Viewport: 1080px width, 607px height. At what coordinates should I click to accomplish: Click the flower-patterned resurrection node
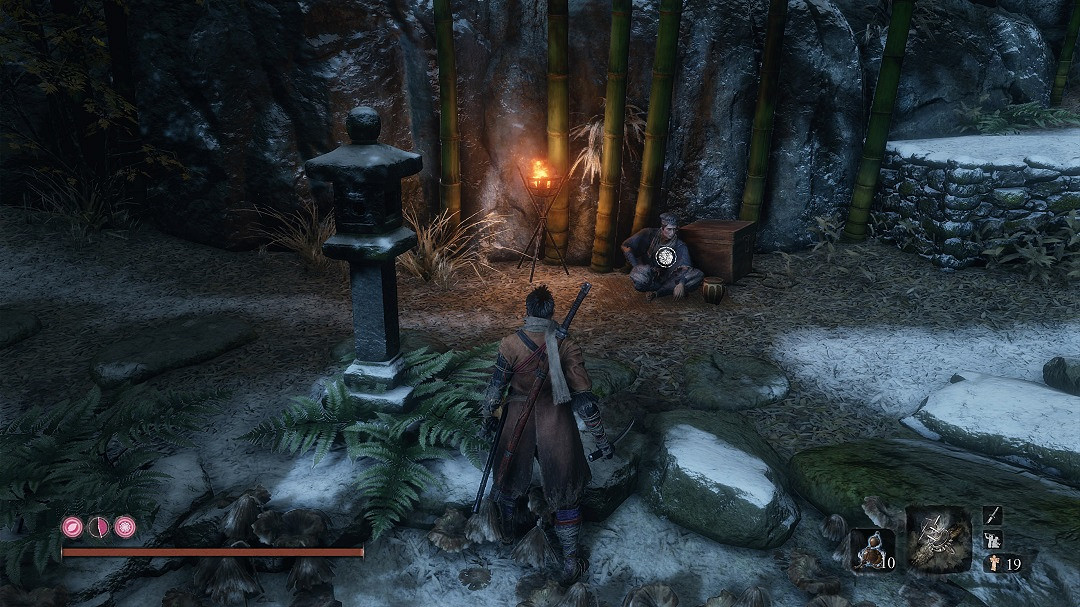125,527
